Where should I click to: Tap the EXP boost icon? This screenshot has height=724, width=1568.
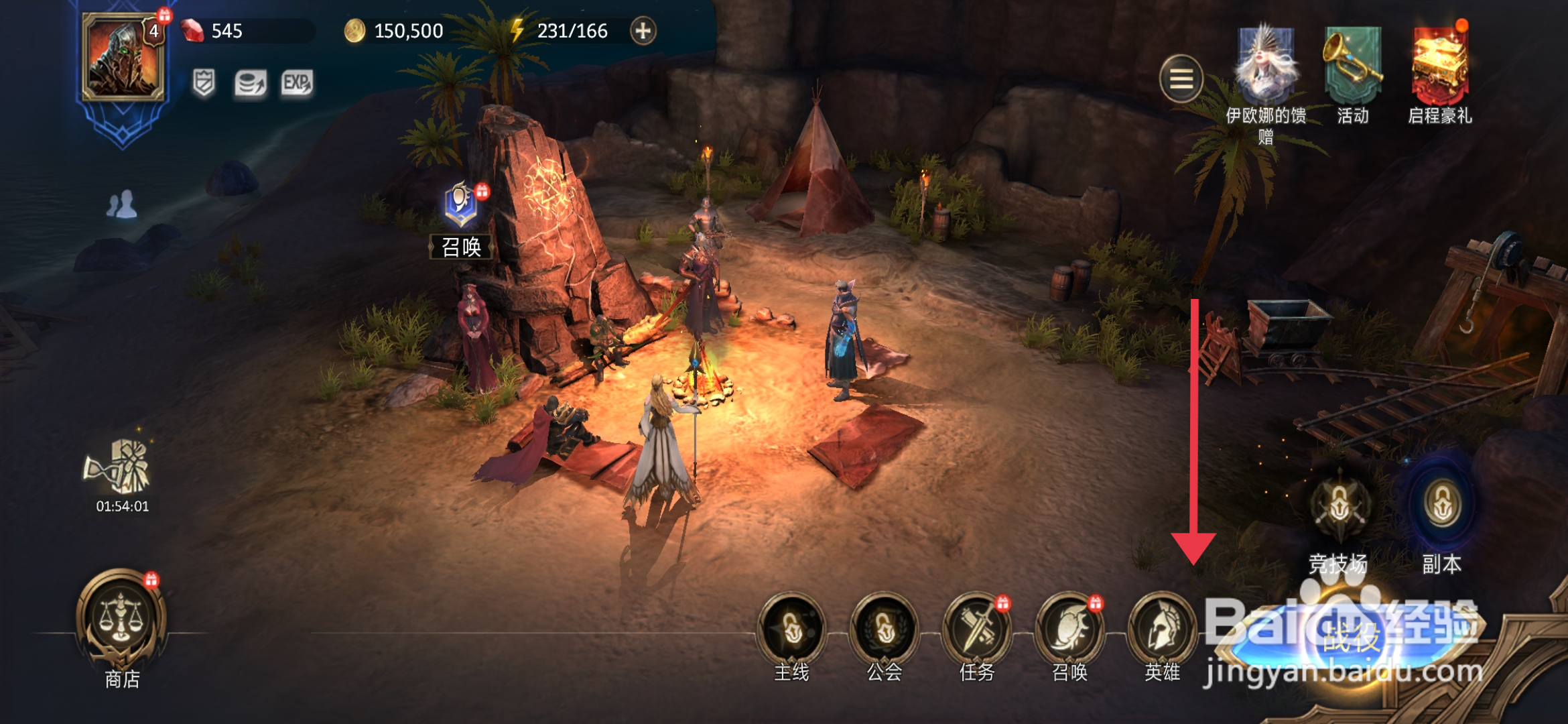point(297,83)
